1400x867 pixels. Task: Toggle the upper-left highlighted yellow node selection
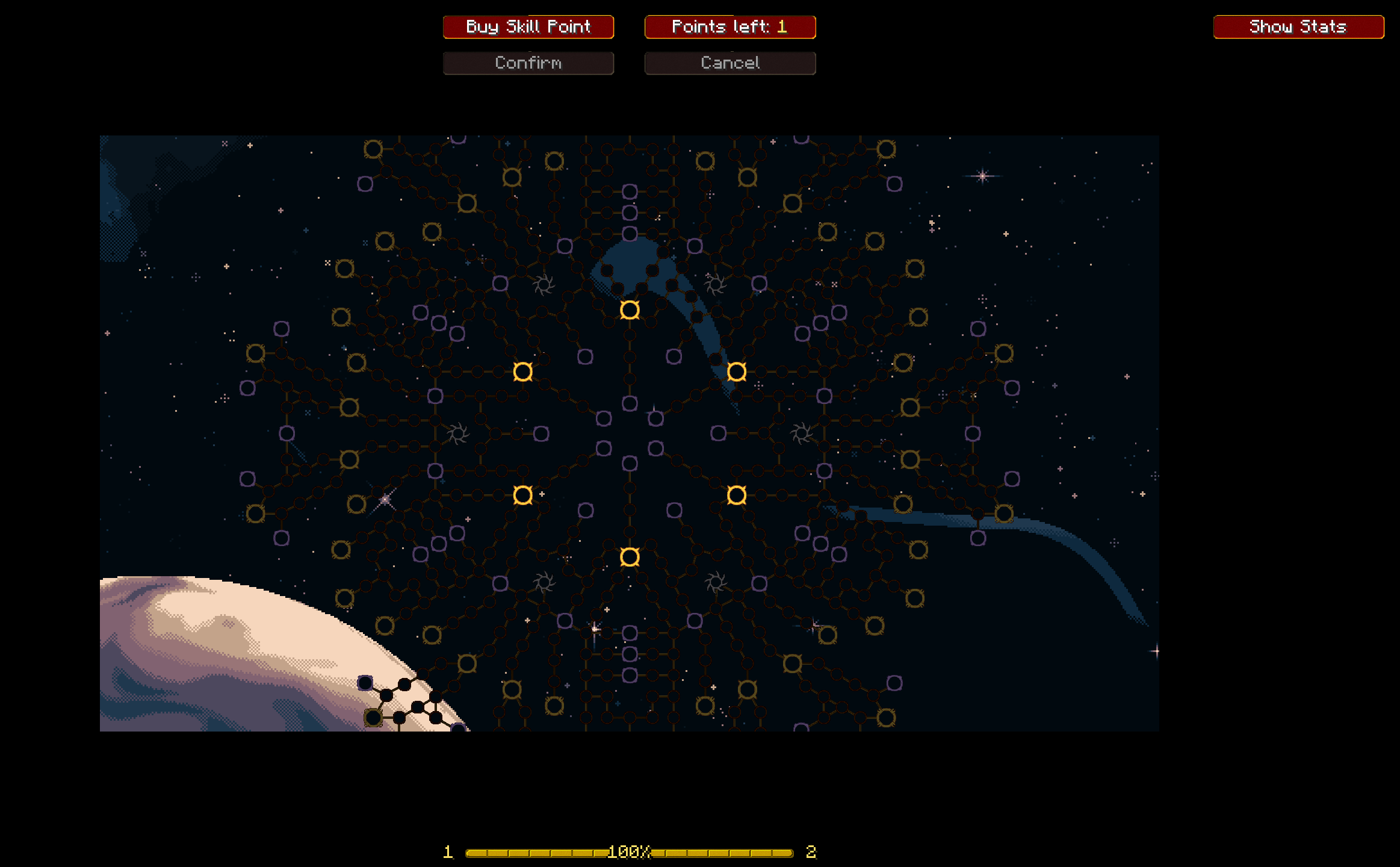coord(523,373)
